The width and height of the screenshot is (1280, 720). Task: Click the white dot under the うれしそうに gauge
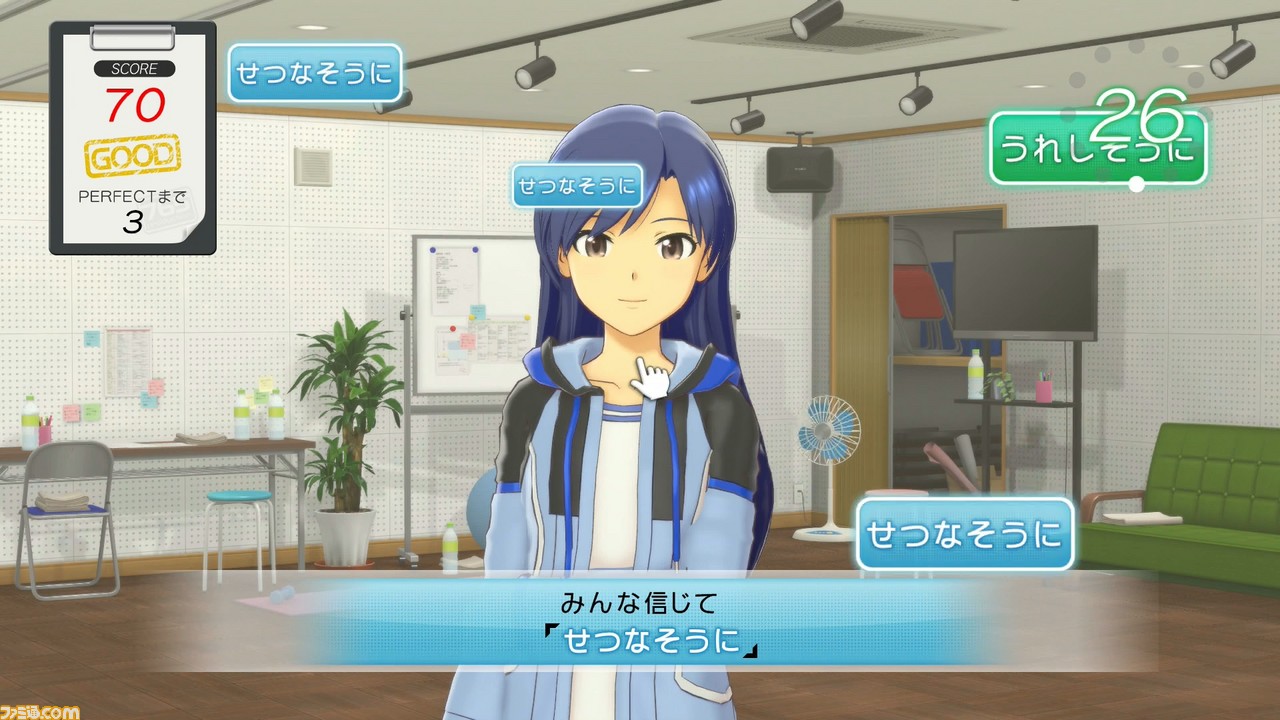[x=1136, y=183]
